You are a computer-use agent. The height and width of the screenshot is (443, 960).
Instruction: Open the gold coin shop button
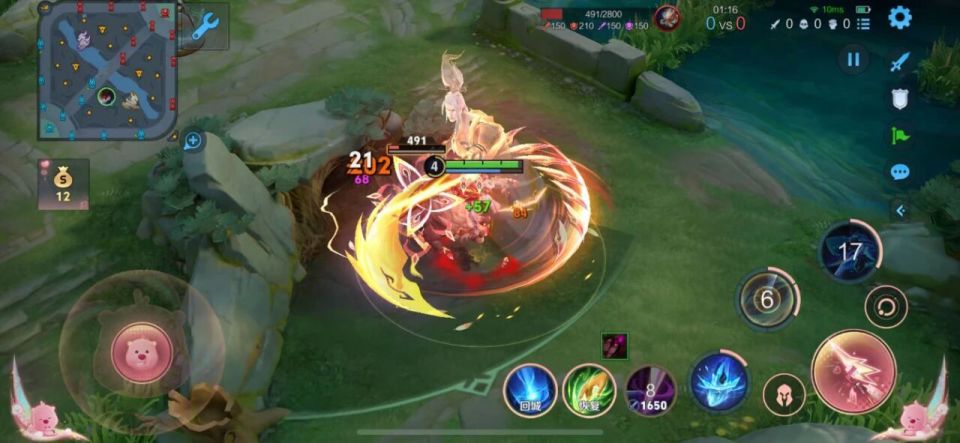63,183
